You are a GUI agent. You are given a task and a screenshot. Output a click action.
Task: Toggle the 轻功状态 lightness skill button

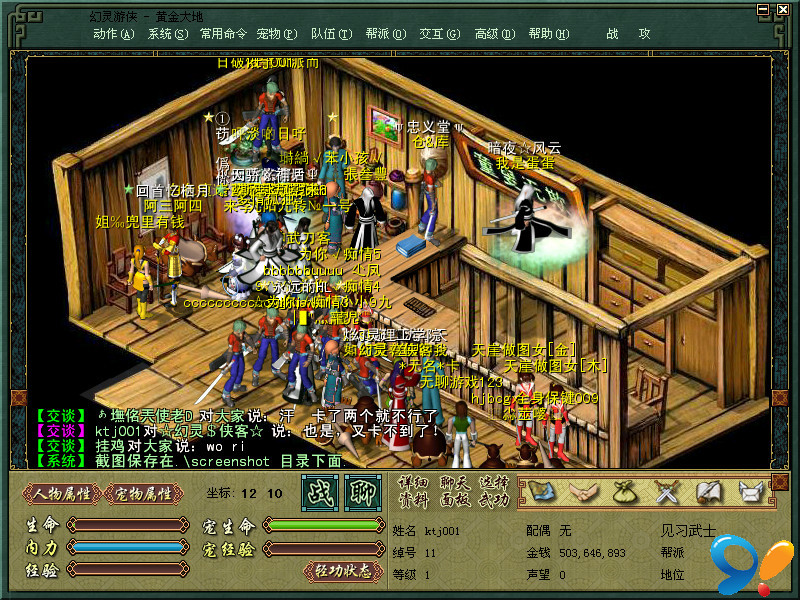343,572
